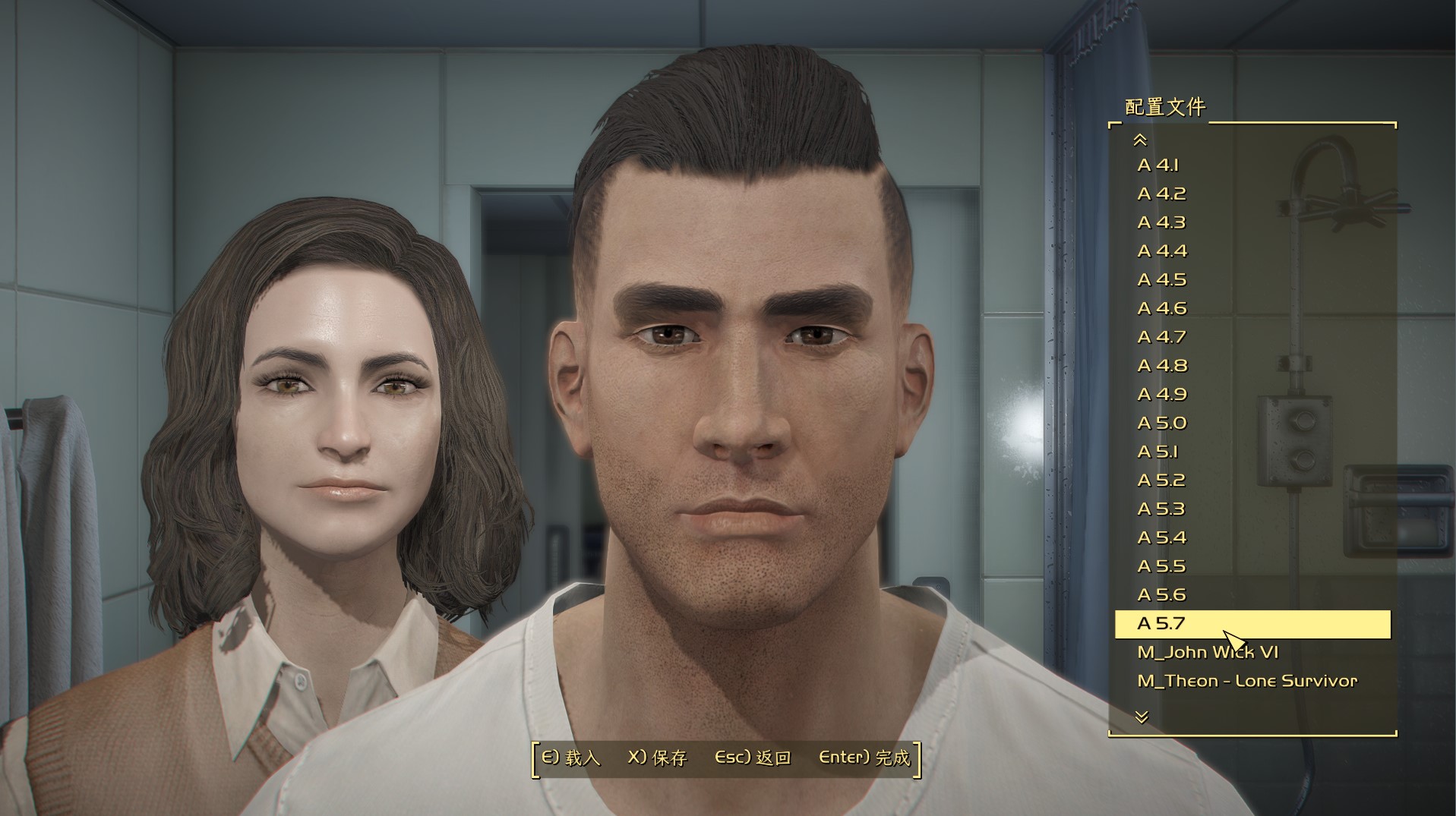Select preset A 4.5

tap(1161, 280)
